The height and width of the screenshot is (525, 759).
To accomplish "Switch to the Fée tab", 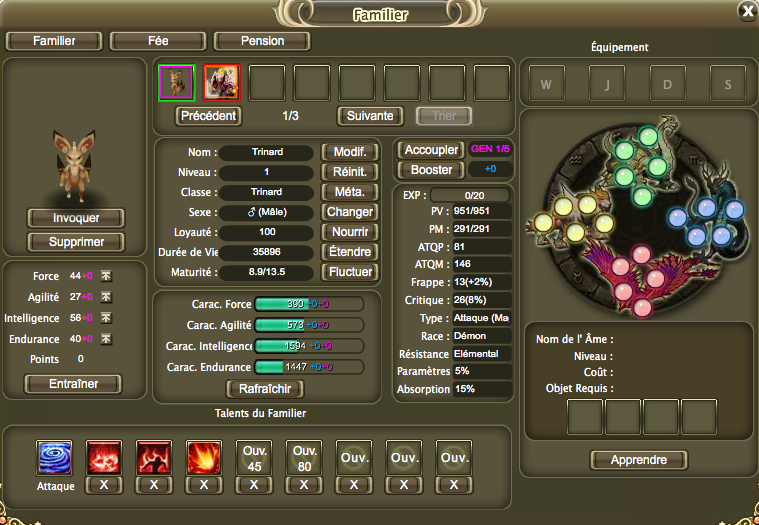I will 158,41.
